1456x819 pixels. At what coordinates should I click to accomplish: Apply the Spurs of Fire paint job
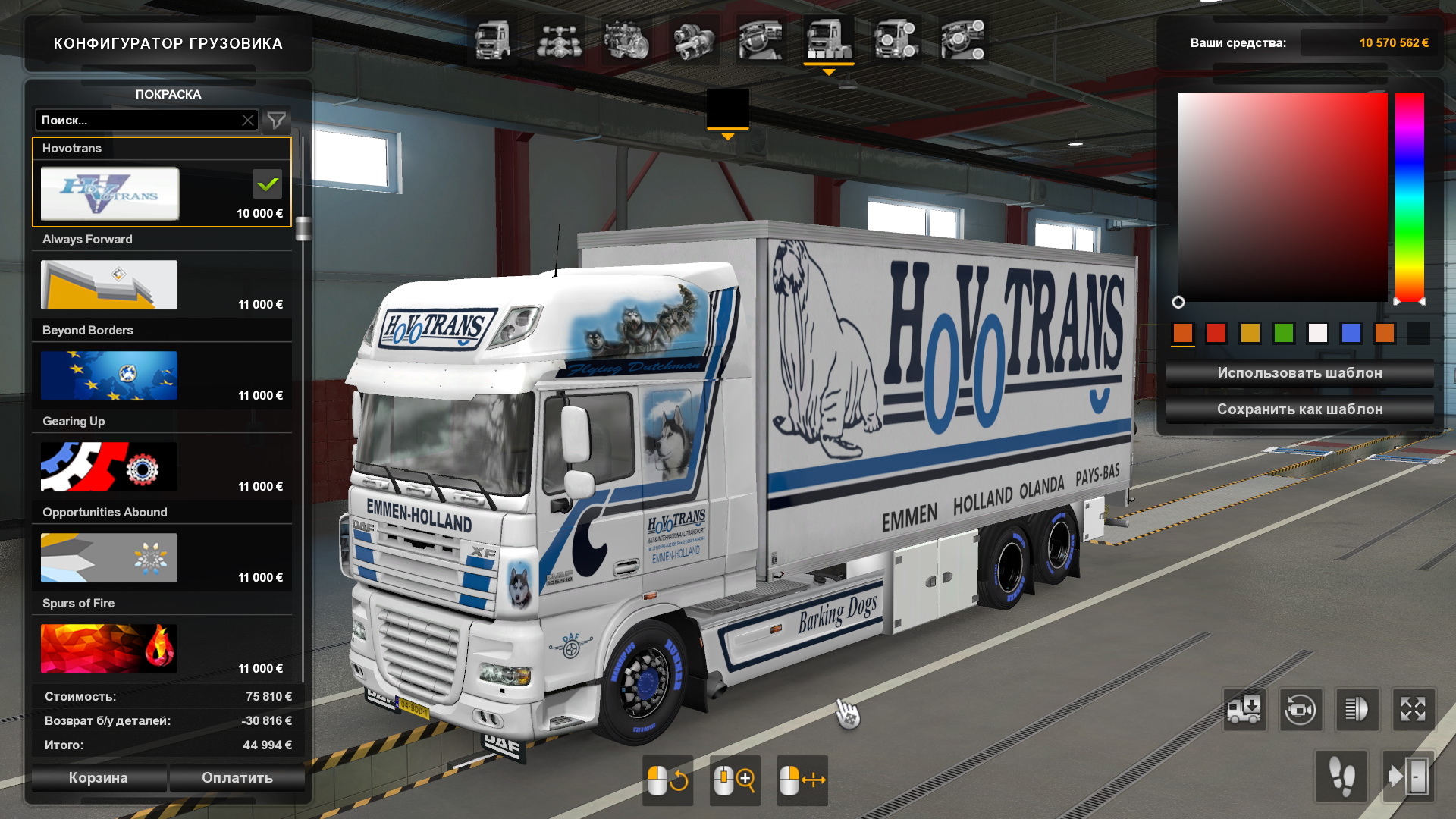tap(109, 649)
